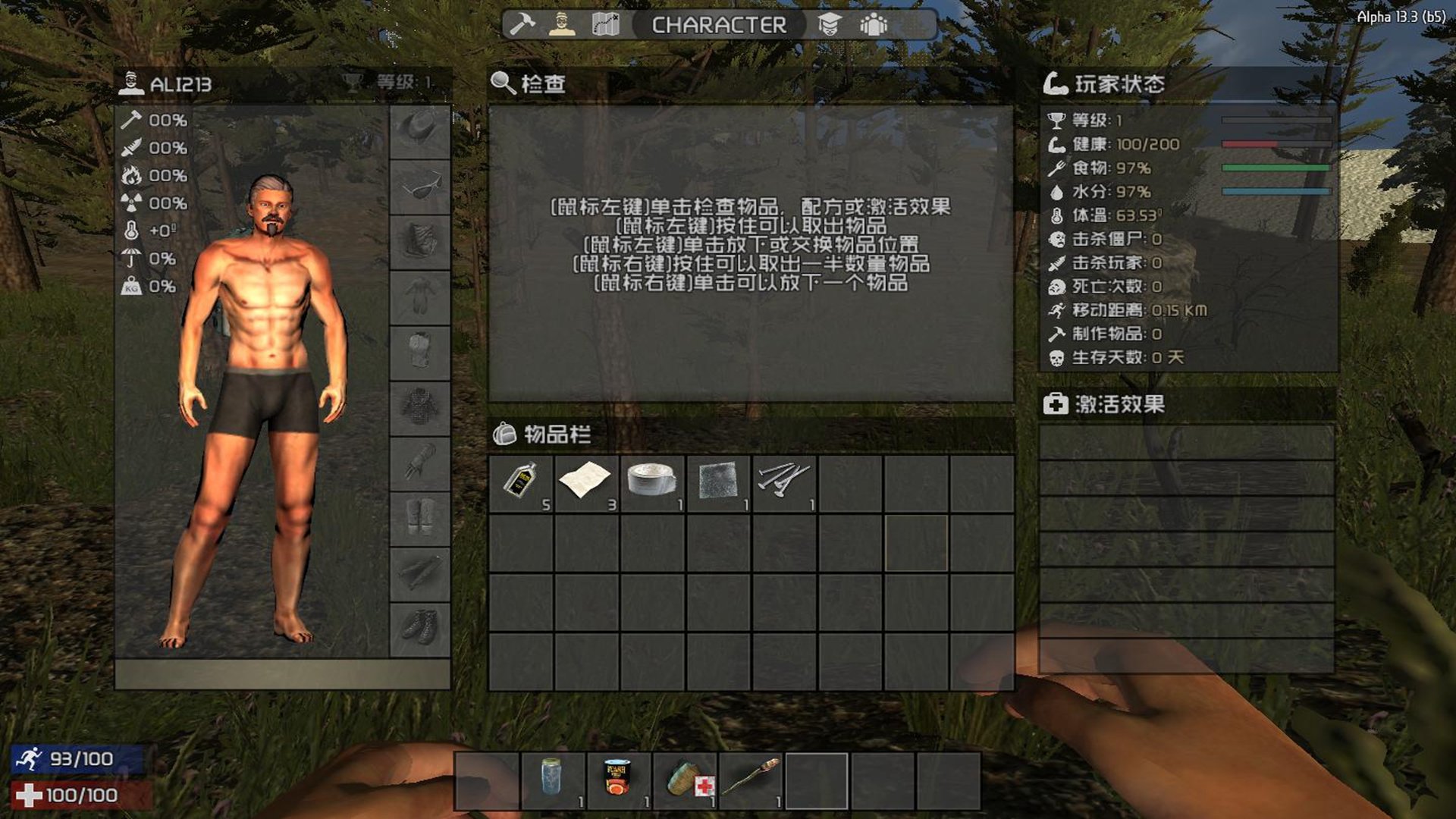Screen dimensions: 1456x819
Task: Select the duct tape roll
Action: click(x=652, y=483)
